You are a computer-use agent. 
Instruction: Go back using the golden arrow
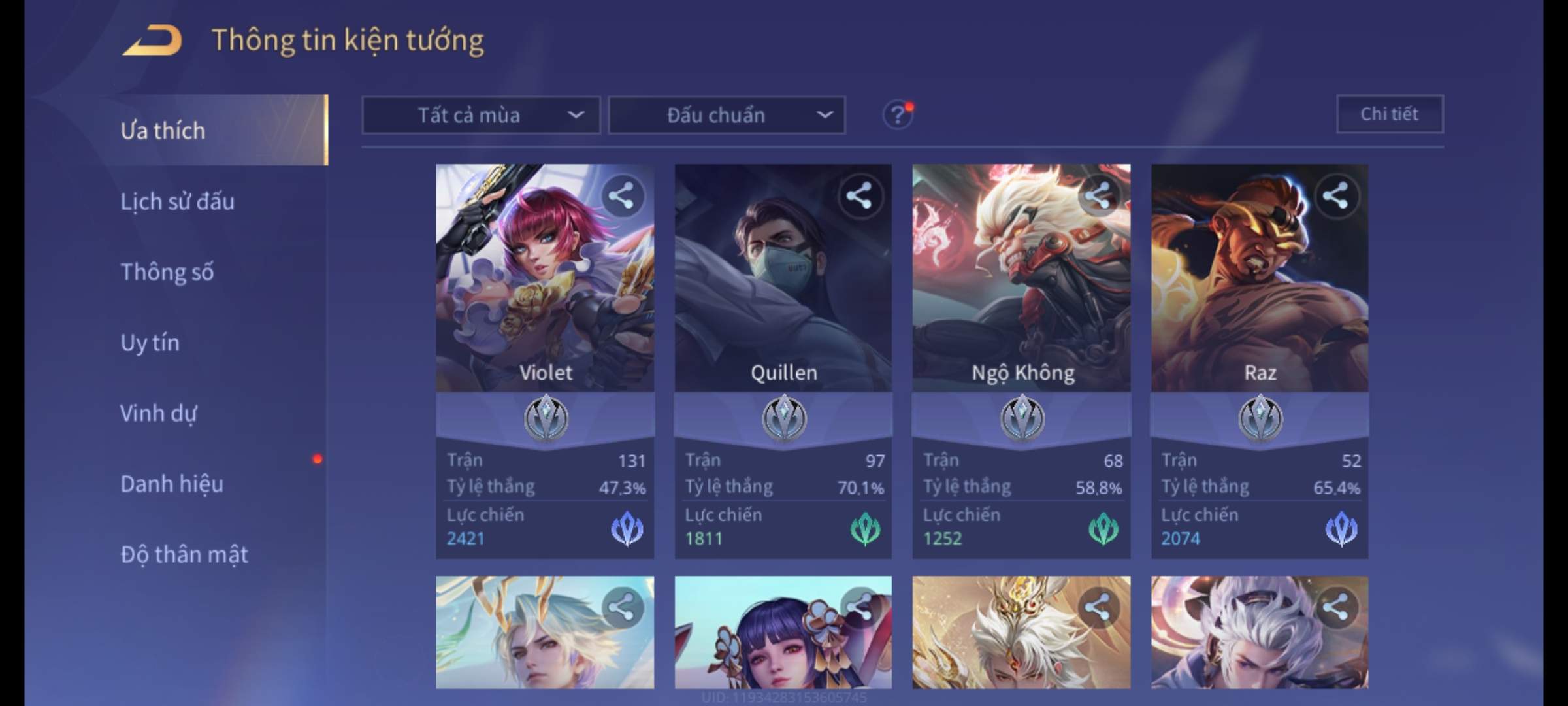pyautogui.click(x=153, y=41)
